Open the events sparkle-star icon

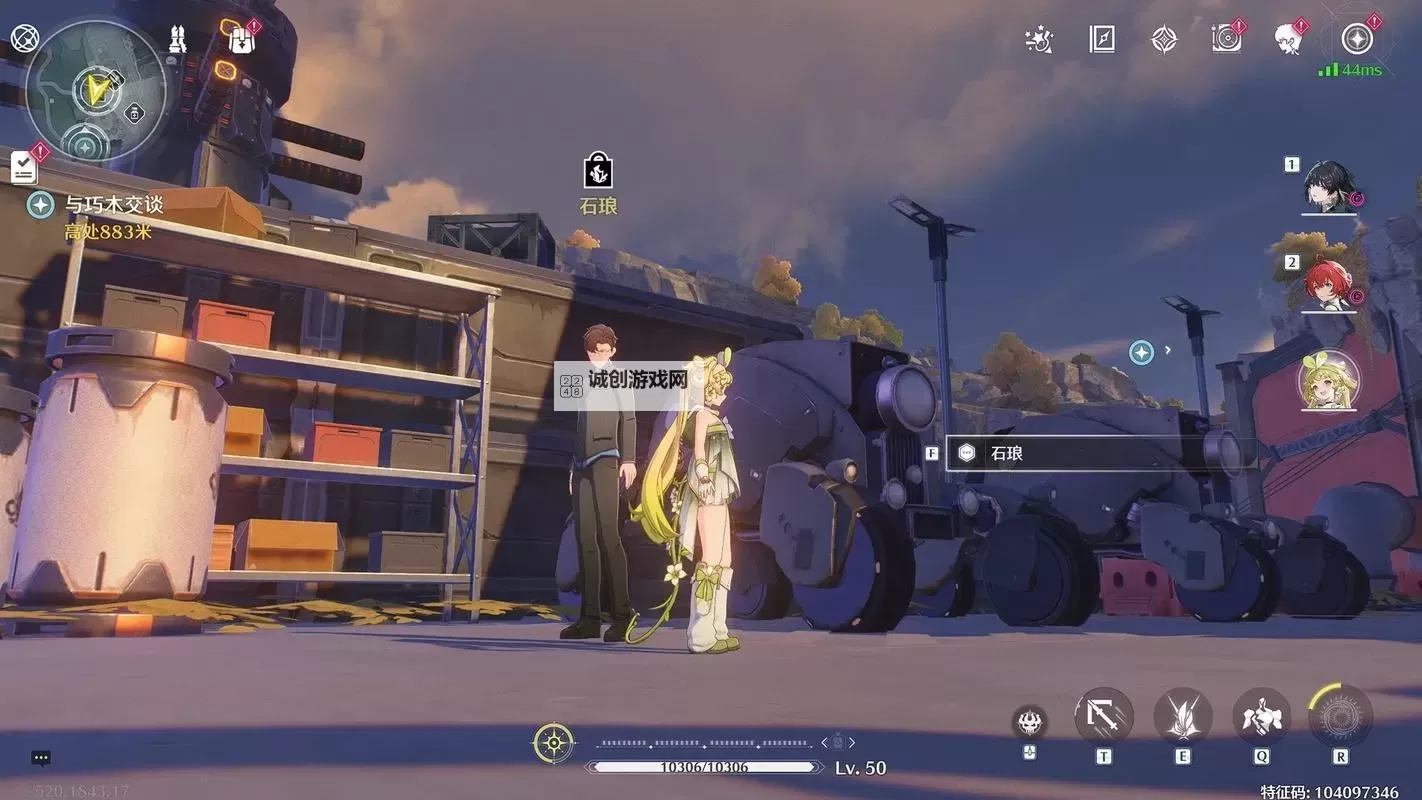coord(1039,40)
